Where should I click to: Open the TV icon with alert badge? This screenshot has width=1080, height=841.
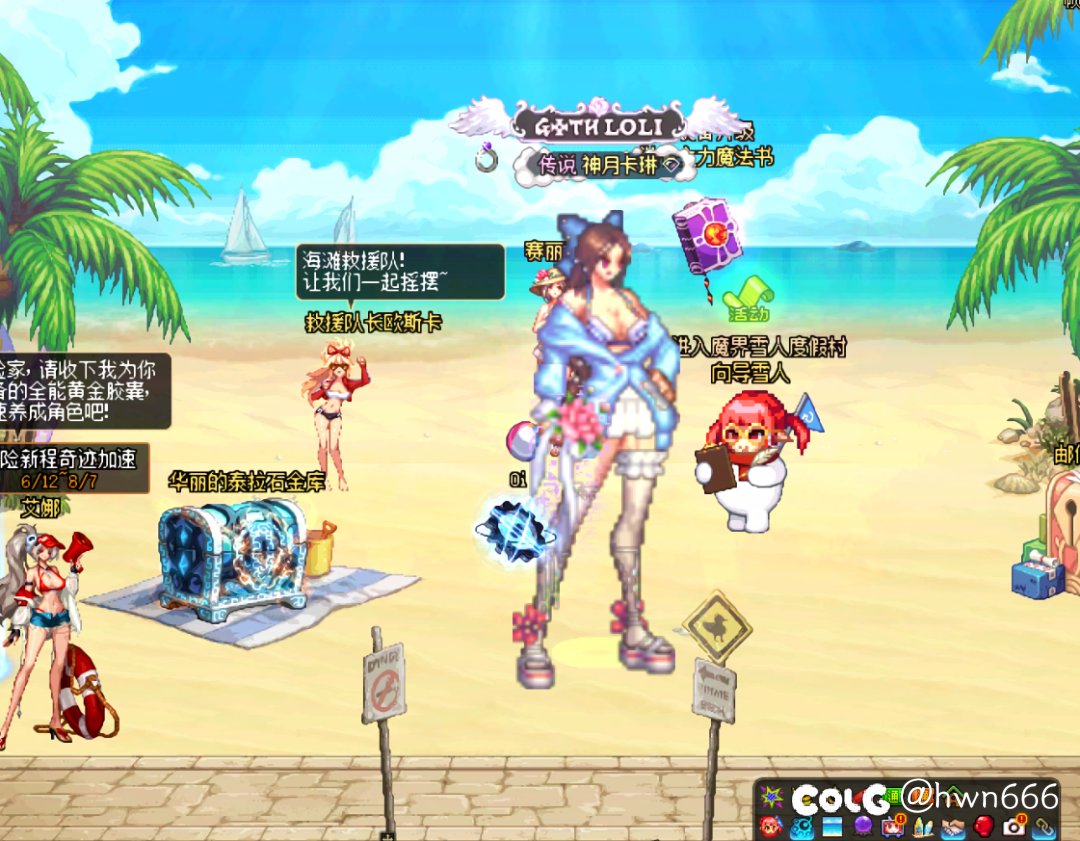pos(893,826)
